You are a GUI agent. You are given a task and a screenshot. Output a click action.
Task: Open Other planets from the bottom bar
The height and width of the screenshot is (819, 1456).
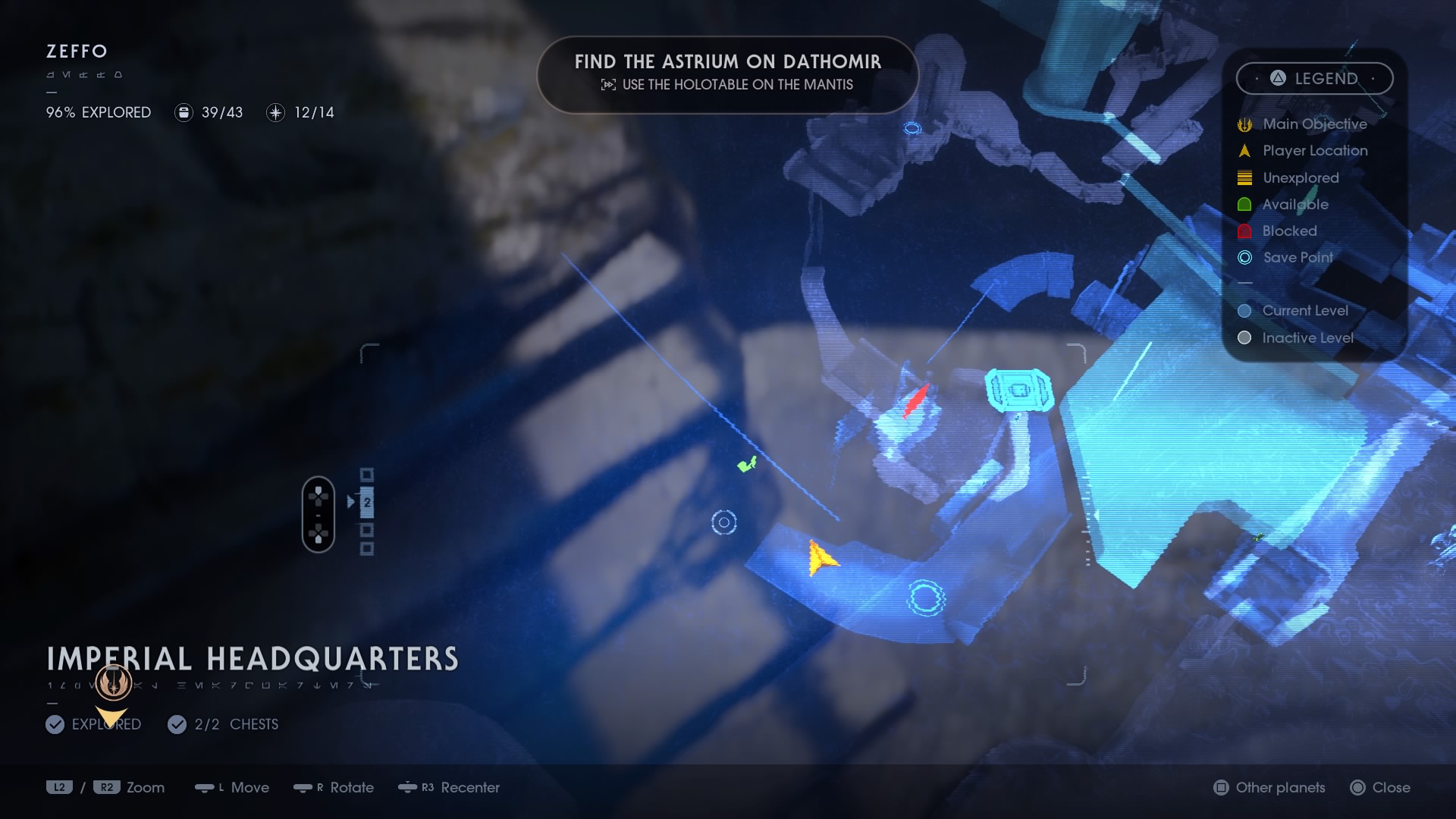1269,788
